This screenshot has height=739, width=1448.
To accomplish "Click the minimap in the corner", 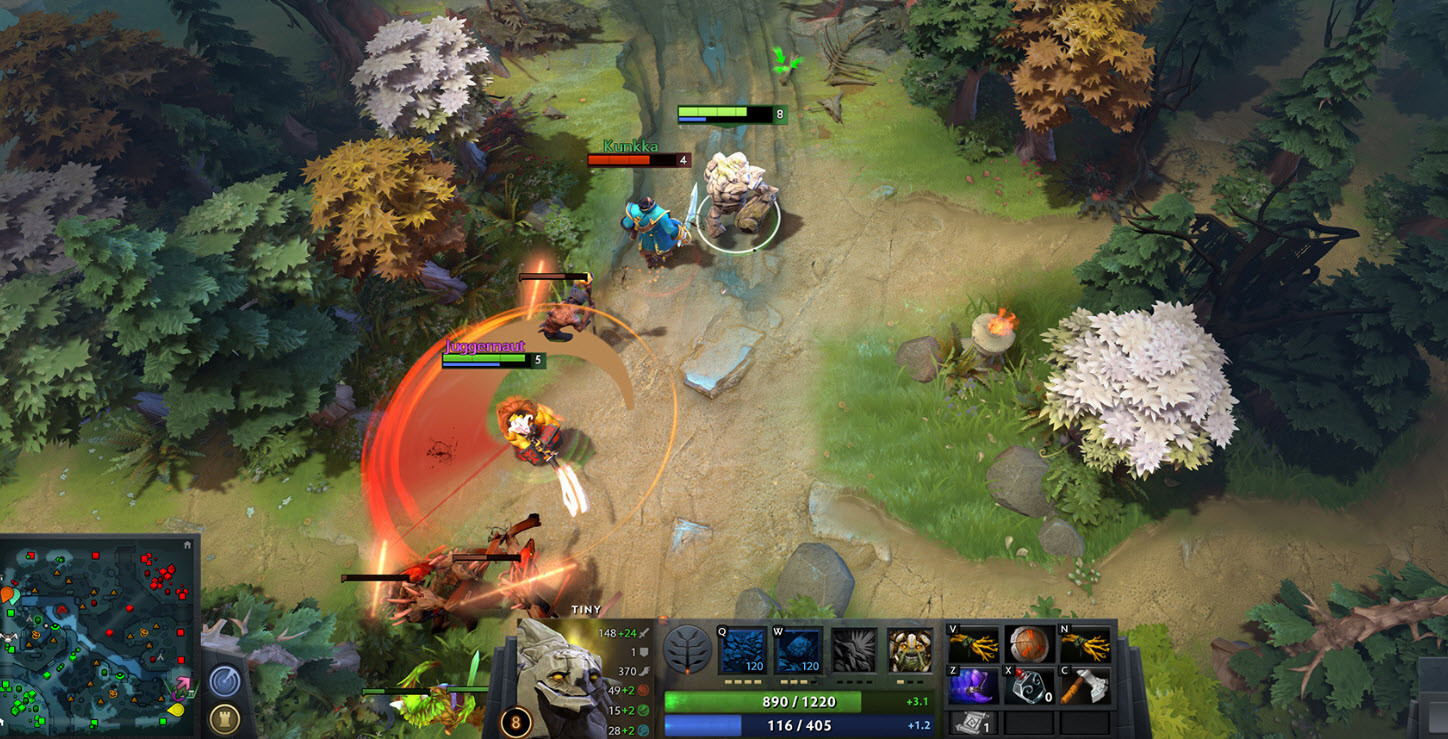I will pos(98,635).
